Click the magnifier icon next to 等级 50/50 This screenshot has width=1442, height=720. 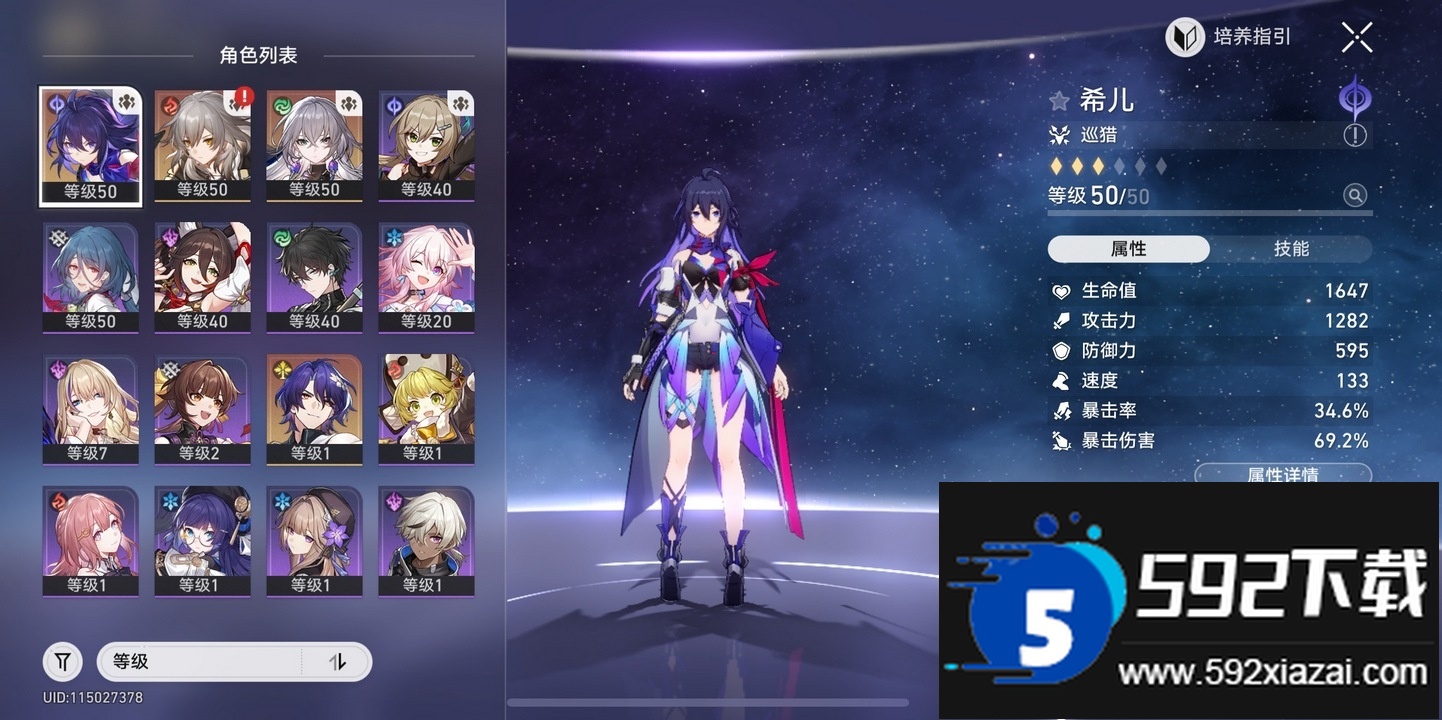coord(1356,196)
